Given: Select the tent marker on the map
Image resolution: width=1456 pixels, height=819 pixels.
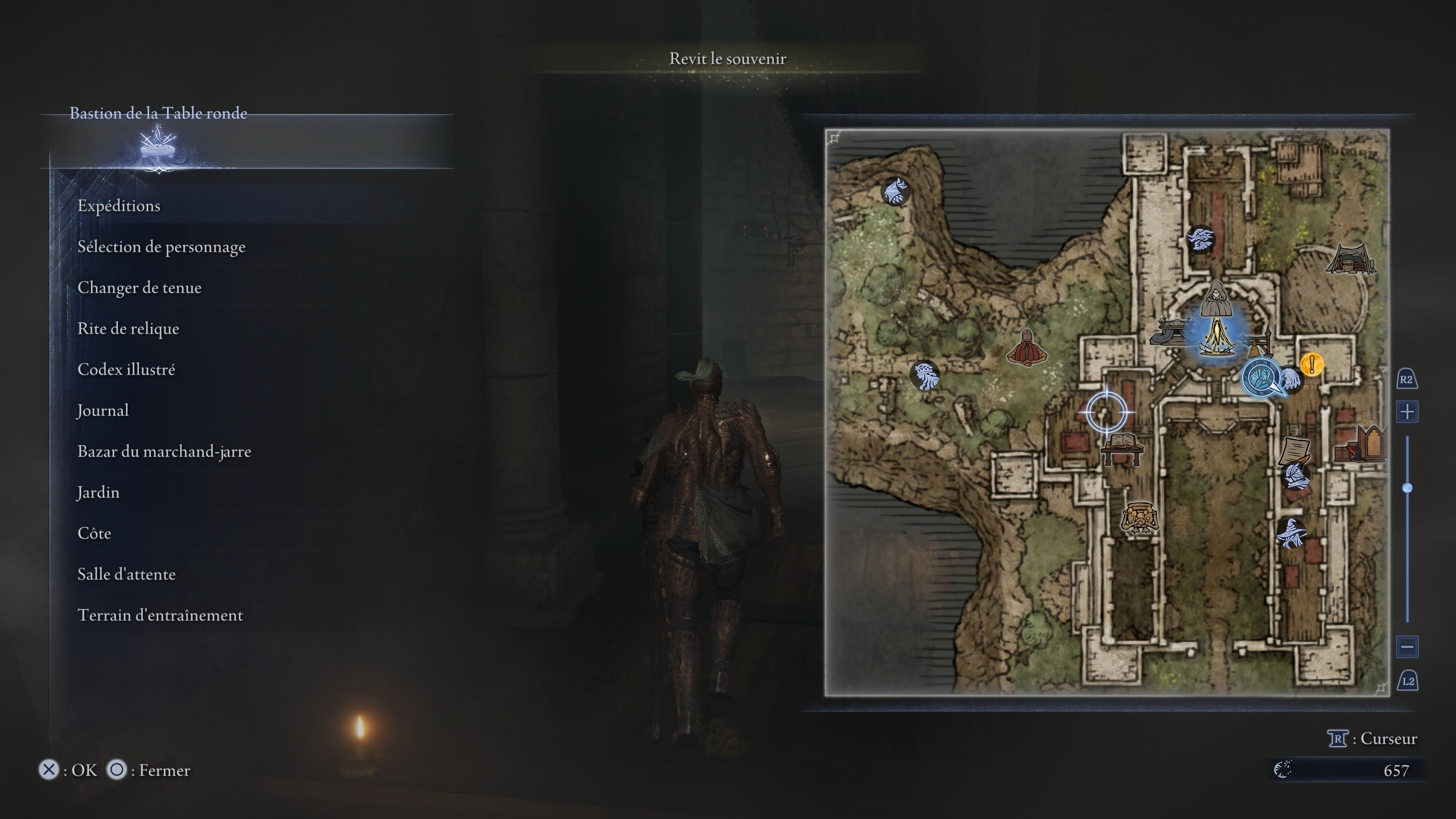Looking at the screenshot, I should [1351, 260].
